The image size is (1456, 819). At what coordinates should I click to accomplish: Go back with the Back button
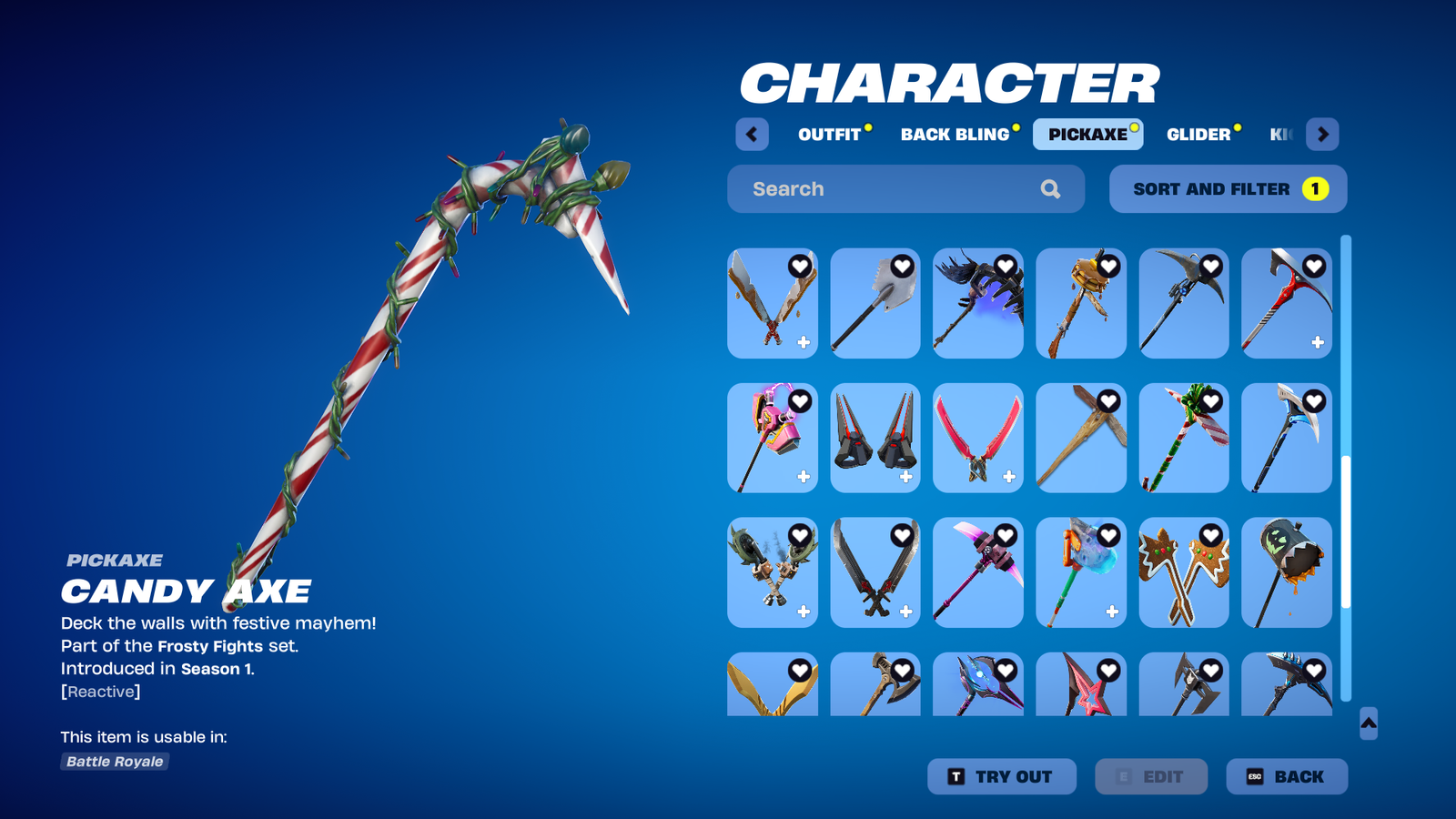click(1286, 777)
